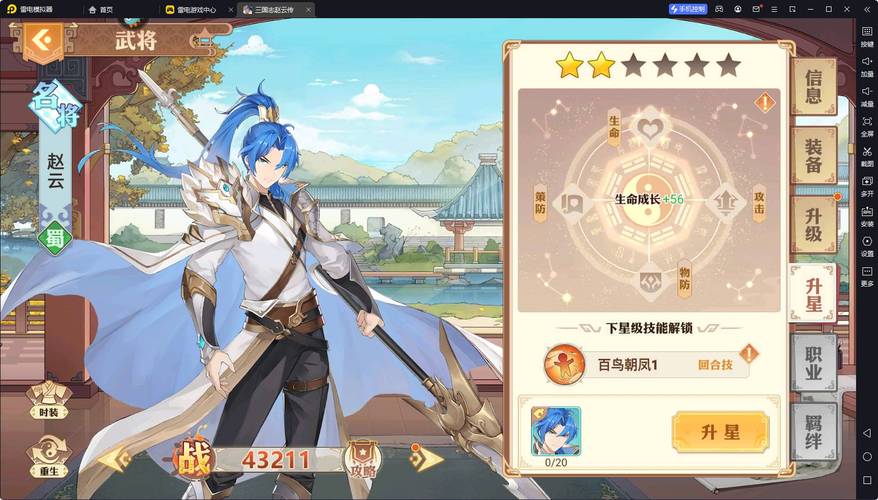Go back with the orange arrow button
The width and height of the screenshot is (878, 500).
[x=41, y=41]
